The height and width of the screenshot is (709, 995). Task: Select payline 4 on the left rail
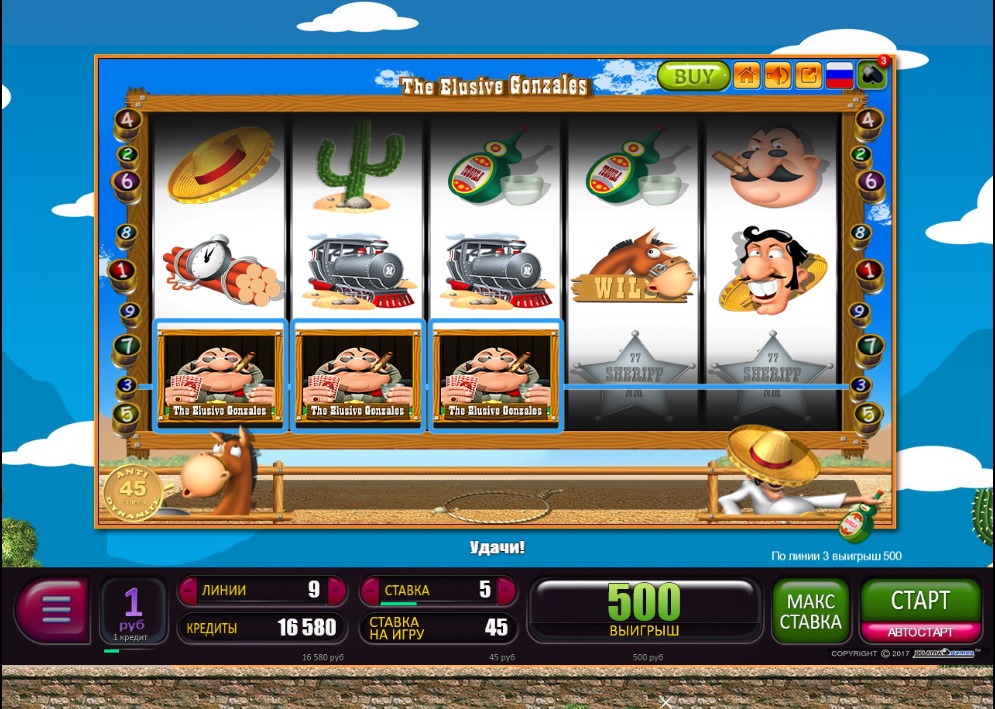tap(128, 121)
